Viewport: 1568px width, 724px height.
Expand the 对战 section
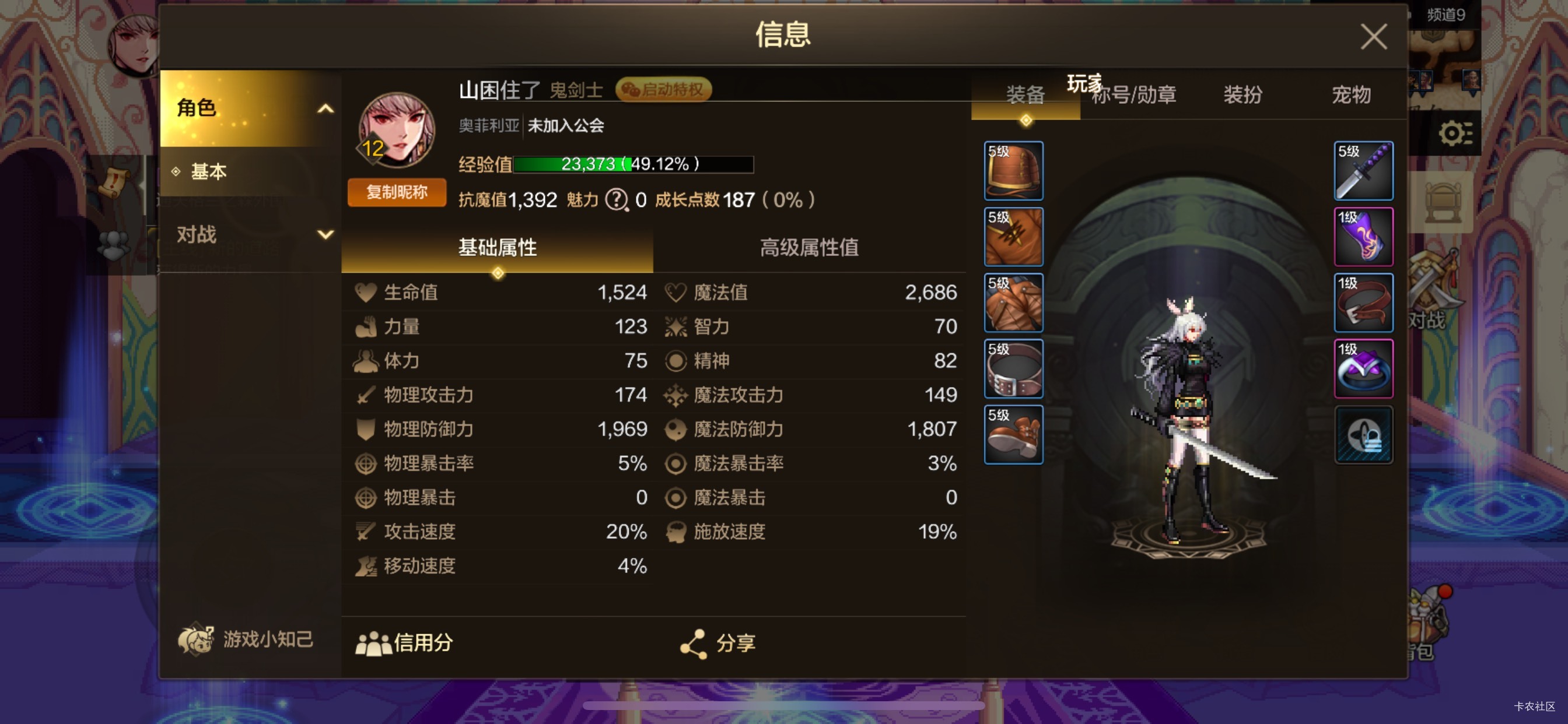coord(250,234)
